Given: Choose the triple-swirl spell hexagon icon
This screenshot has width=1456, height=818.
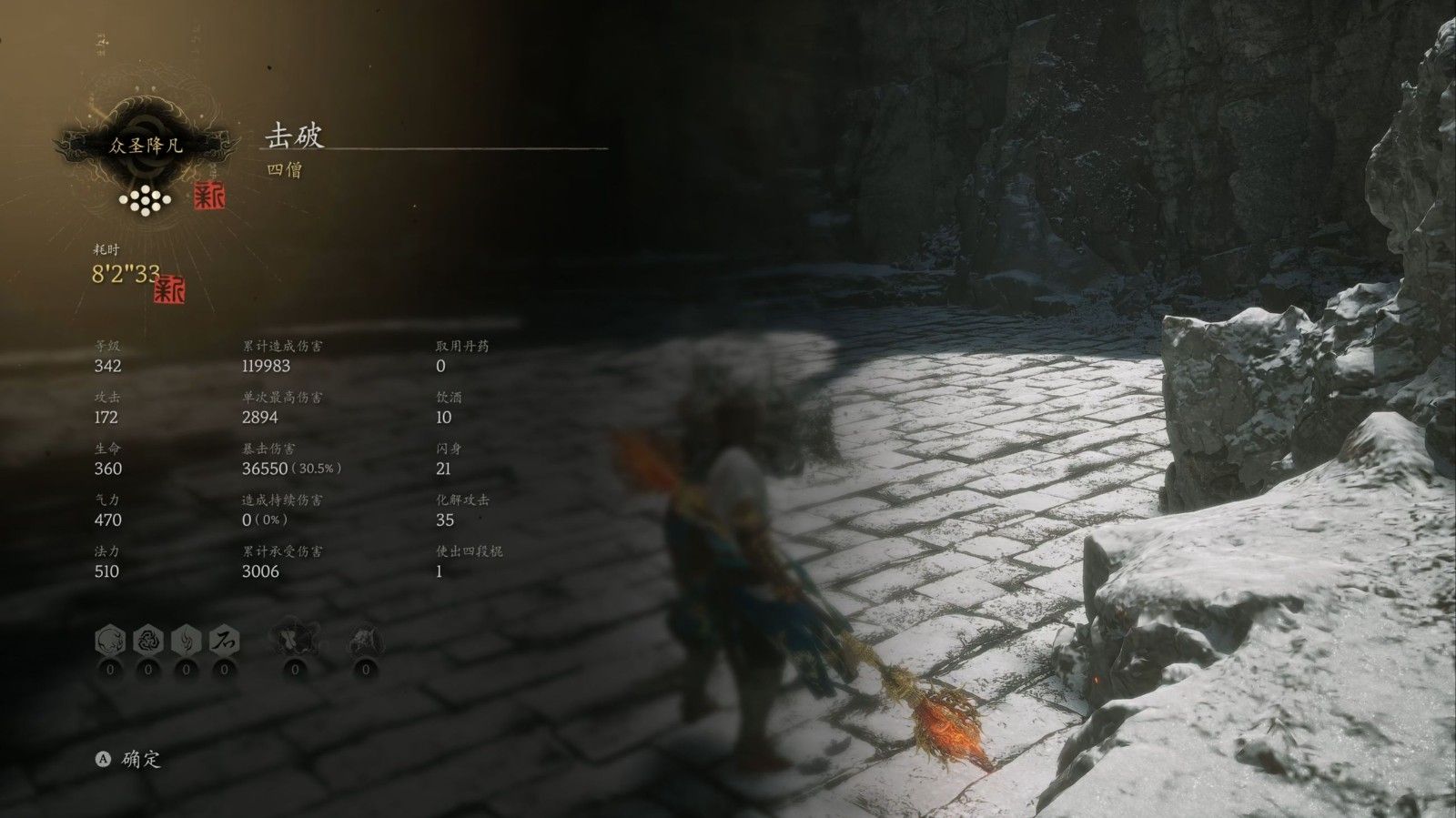Looking at the screenshot, I should pos(147,641).
